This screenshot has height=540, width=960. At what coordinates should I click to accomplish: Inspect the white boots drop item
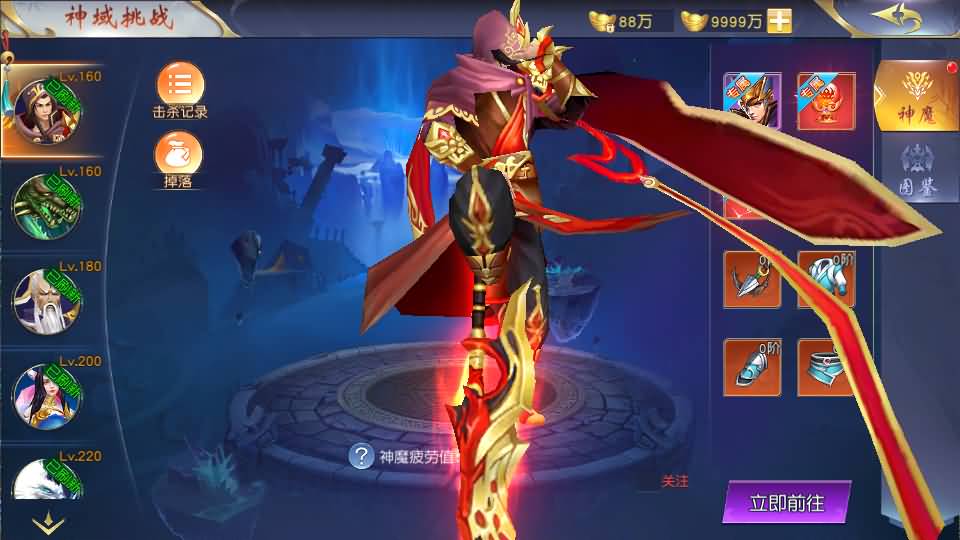pos(826,279)
